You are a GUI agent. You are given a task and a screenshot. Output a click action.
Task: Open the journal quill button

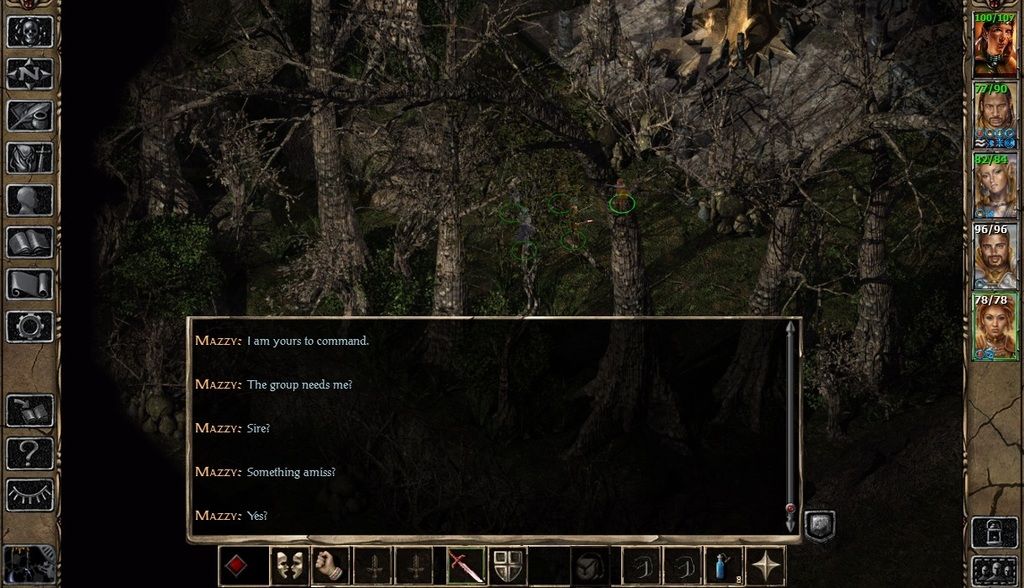30,115
